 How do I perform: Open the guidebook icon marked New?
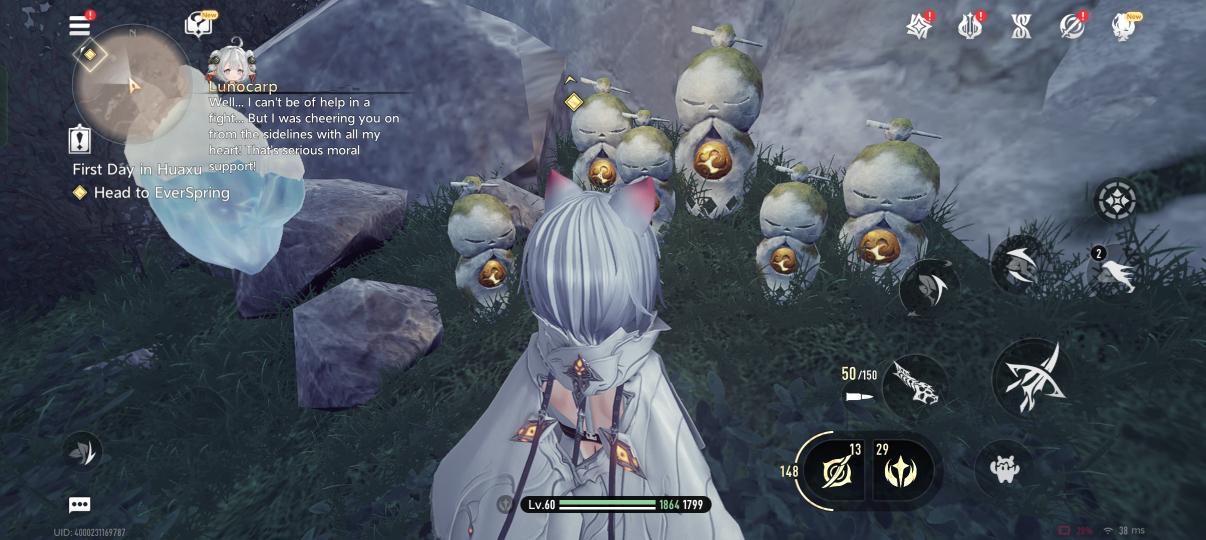[x=198, y=26]
